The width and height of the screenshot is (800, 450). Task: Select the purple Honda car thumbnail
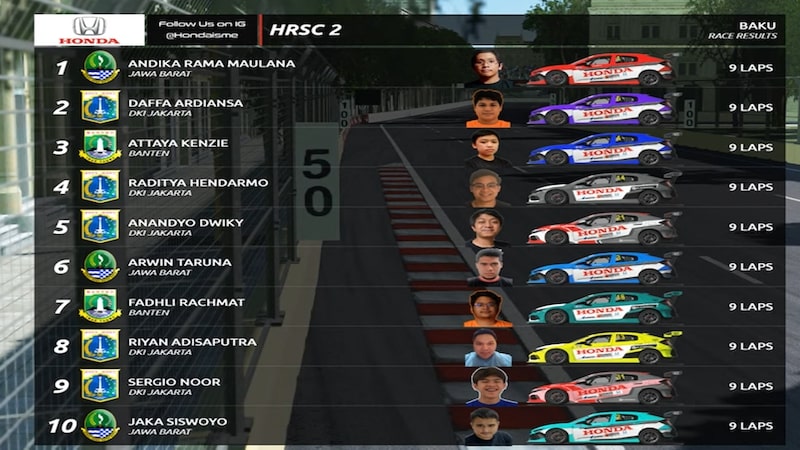[x=602, y=108]
